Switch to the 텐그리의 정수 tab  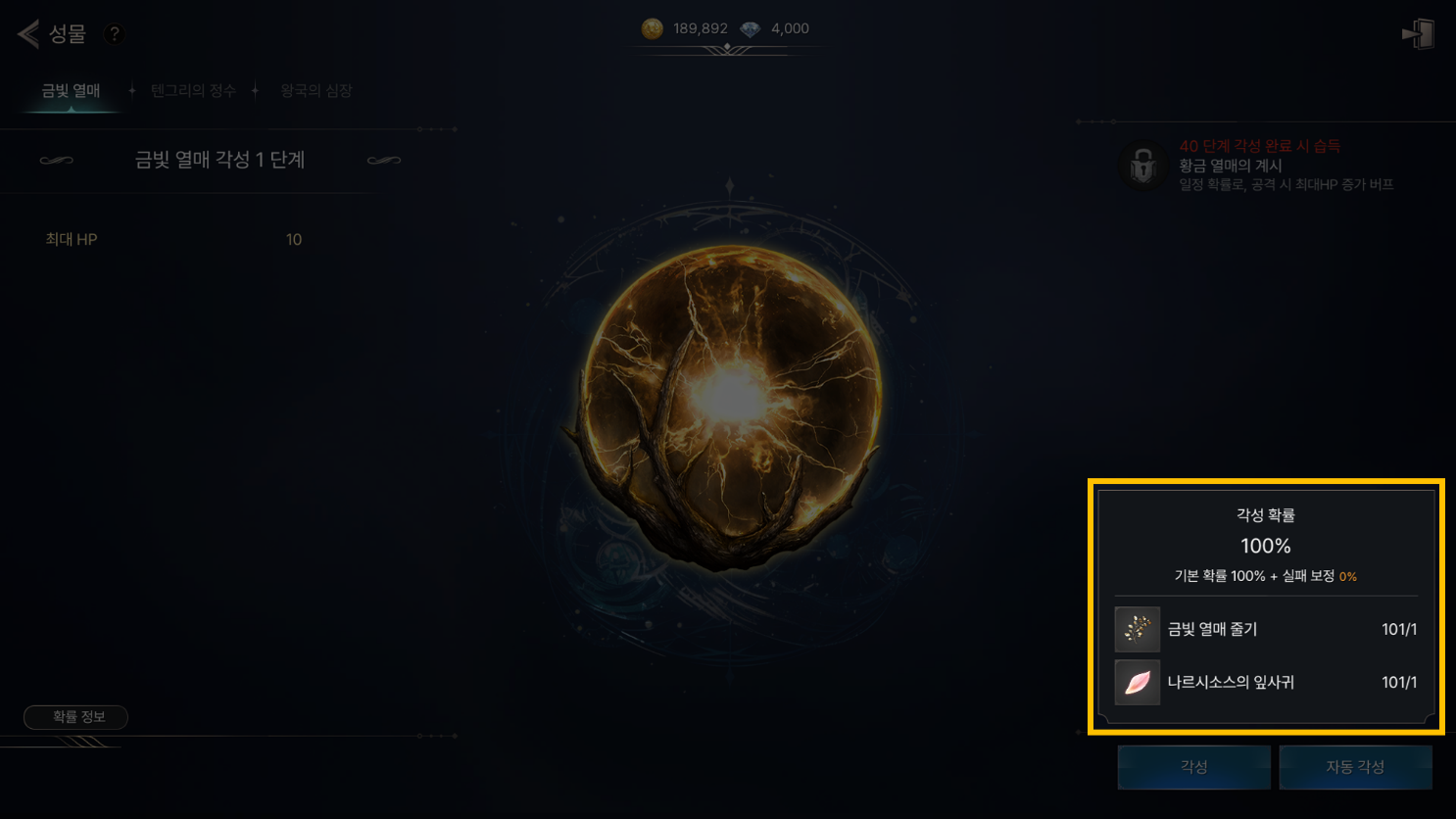pos(193,91)
